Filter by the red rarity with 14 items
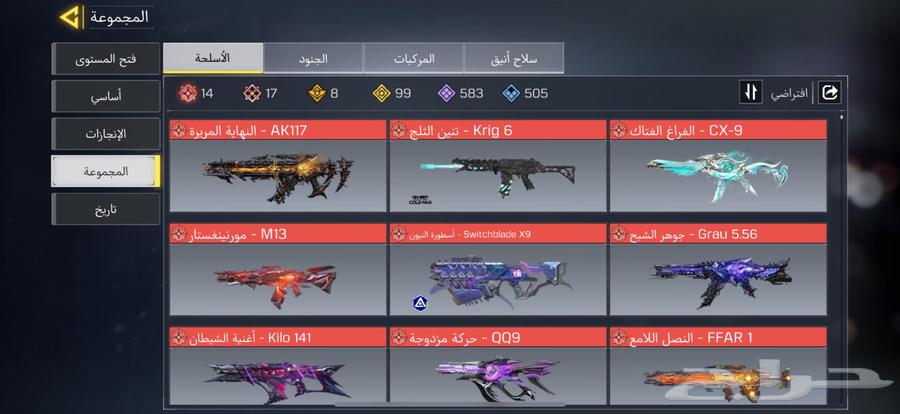 click(x=195, y=93)
